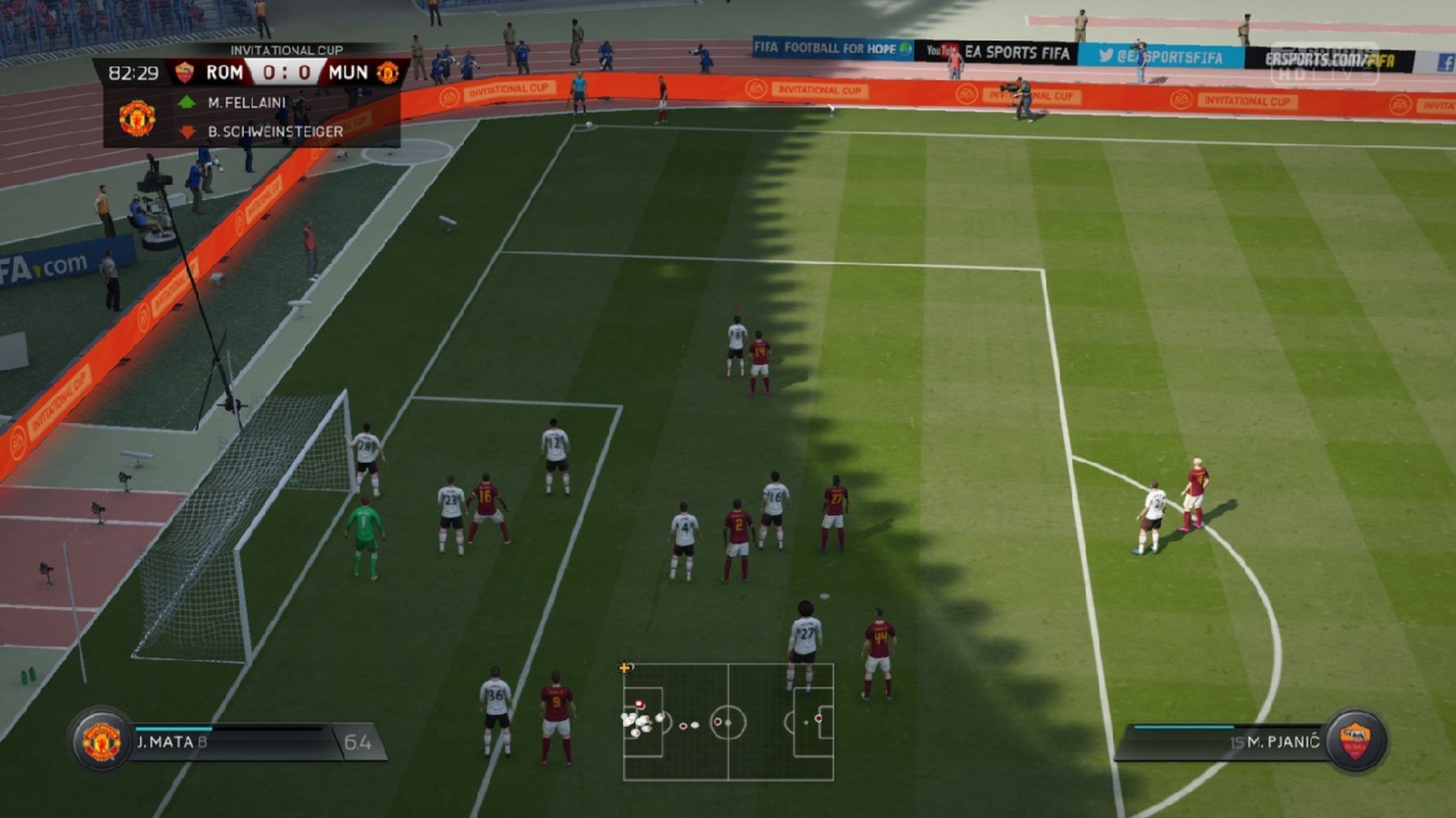Click the large Manchester United crest in the substitution panel

(x=137, y=118)
